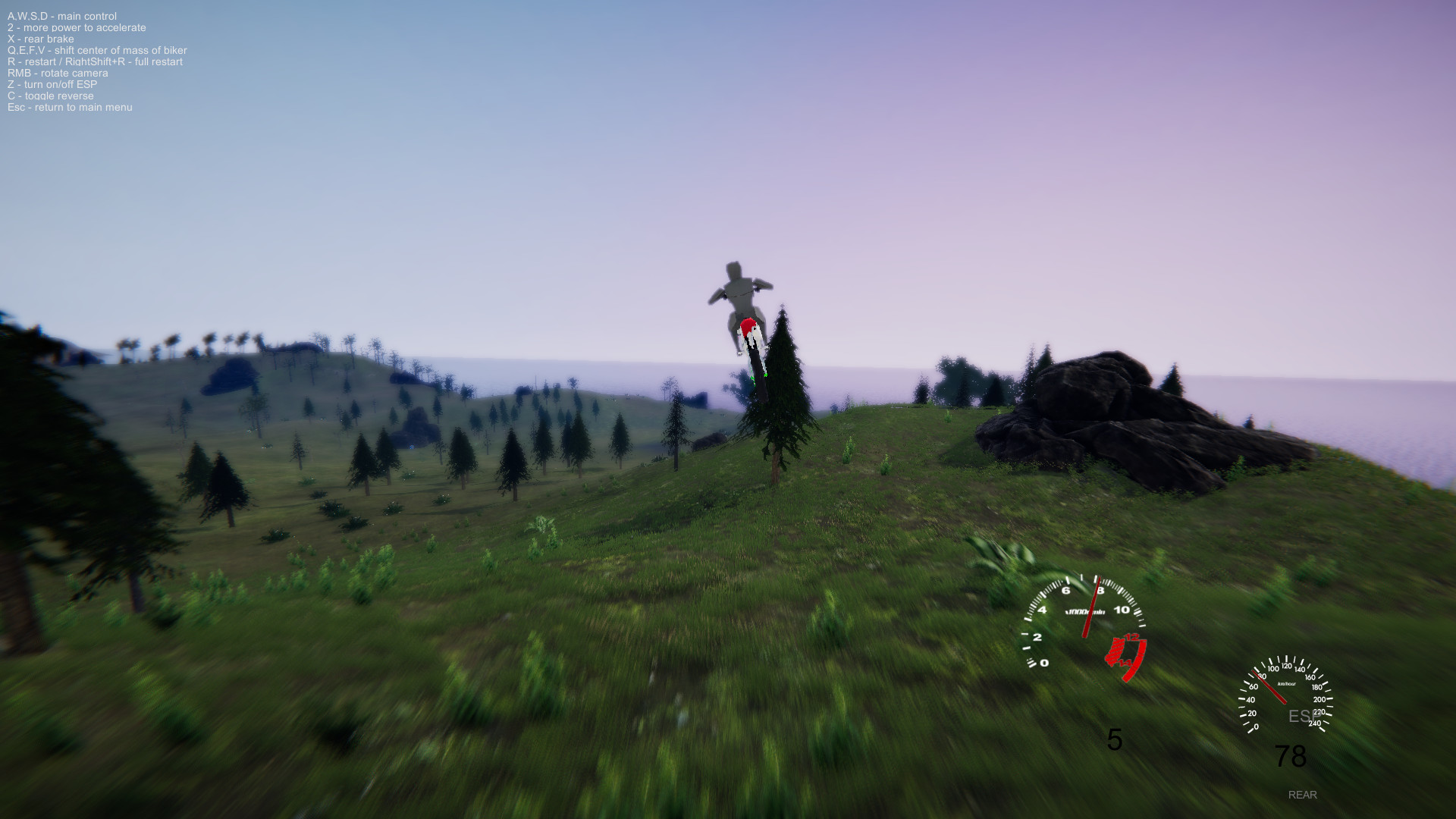Click 'Esc - return to main menu' hint line

coord(69,107)
